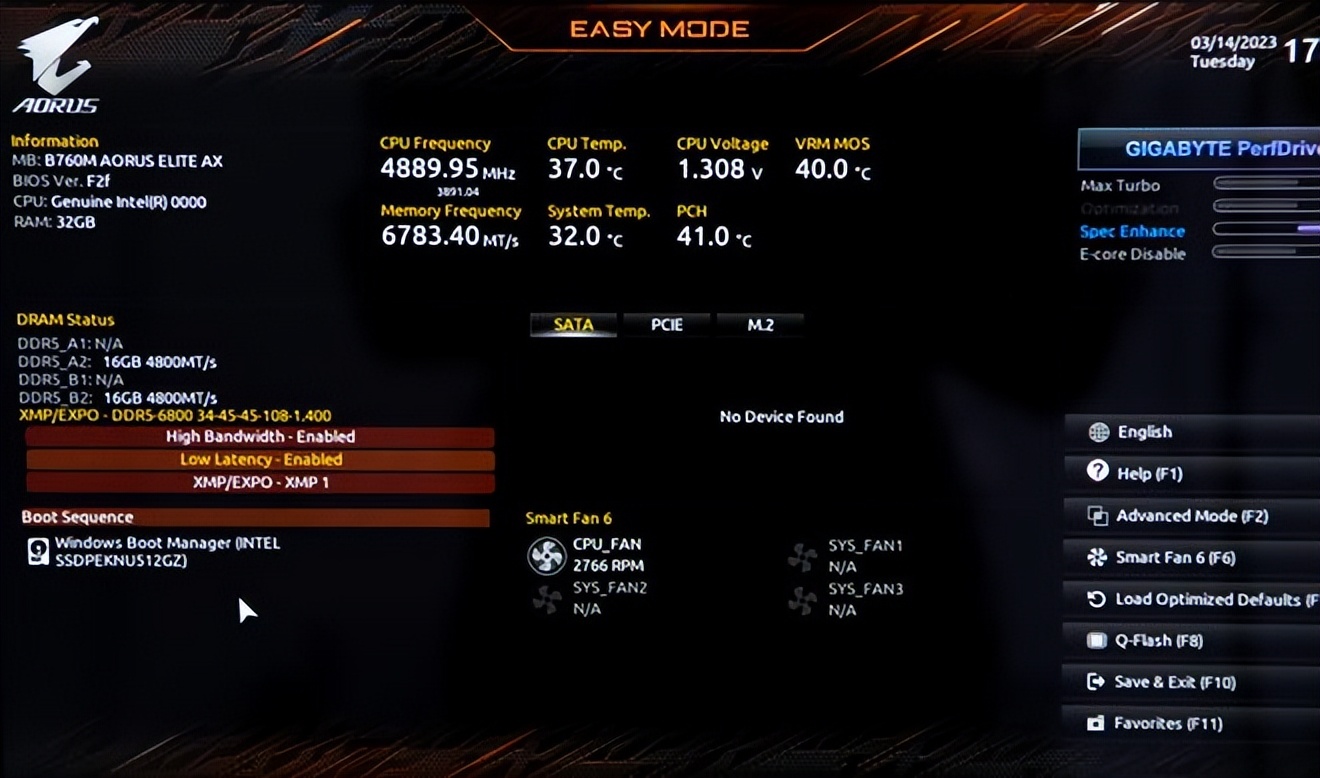The height and width of the screenshot is (778, 1320).
Task: Click the English language globe icon
Action: click(1097, 432)
